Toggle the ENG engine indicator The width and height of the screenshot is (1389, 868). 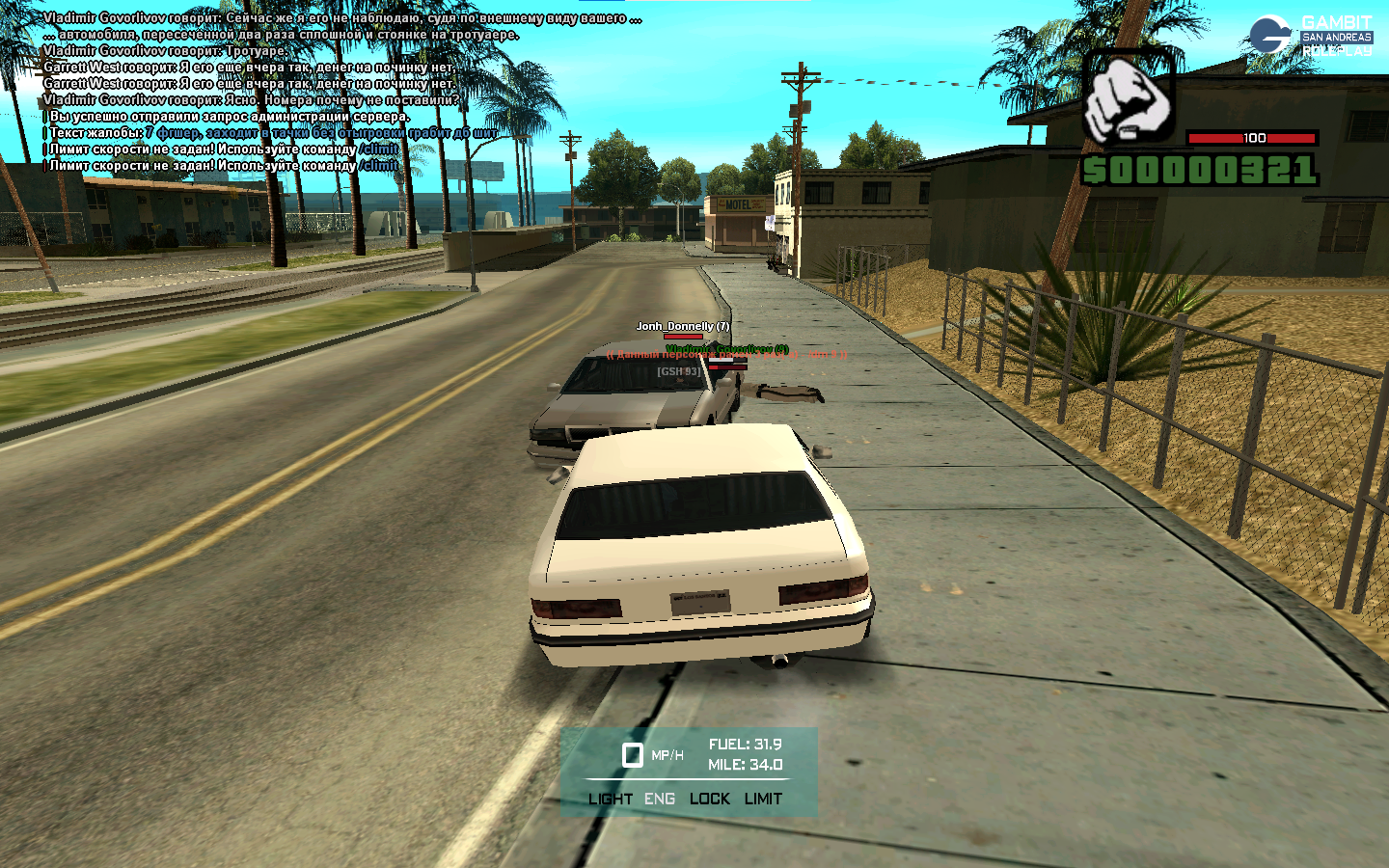660,799
